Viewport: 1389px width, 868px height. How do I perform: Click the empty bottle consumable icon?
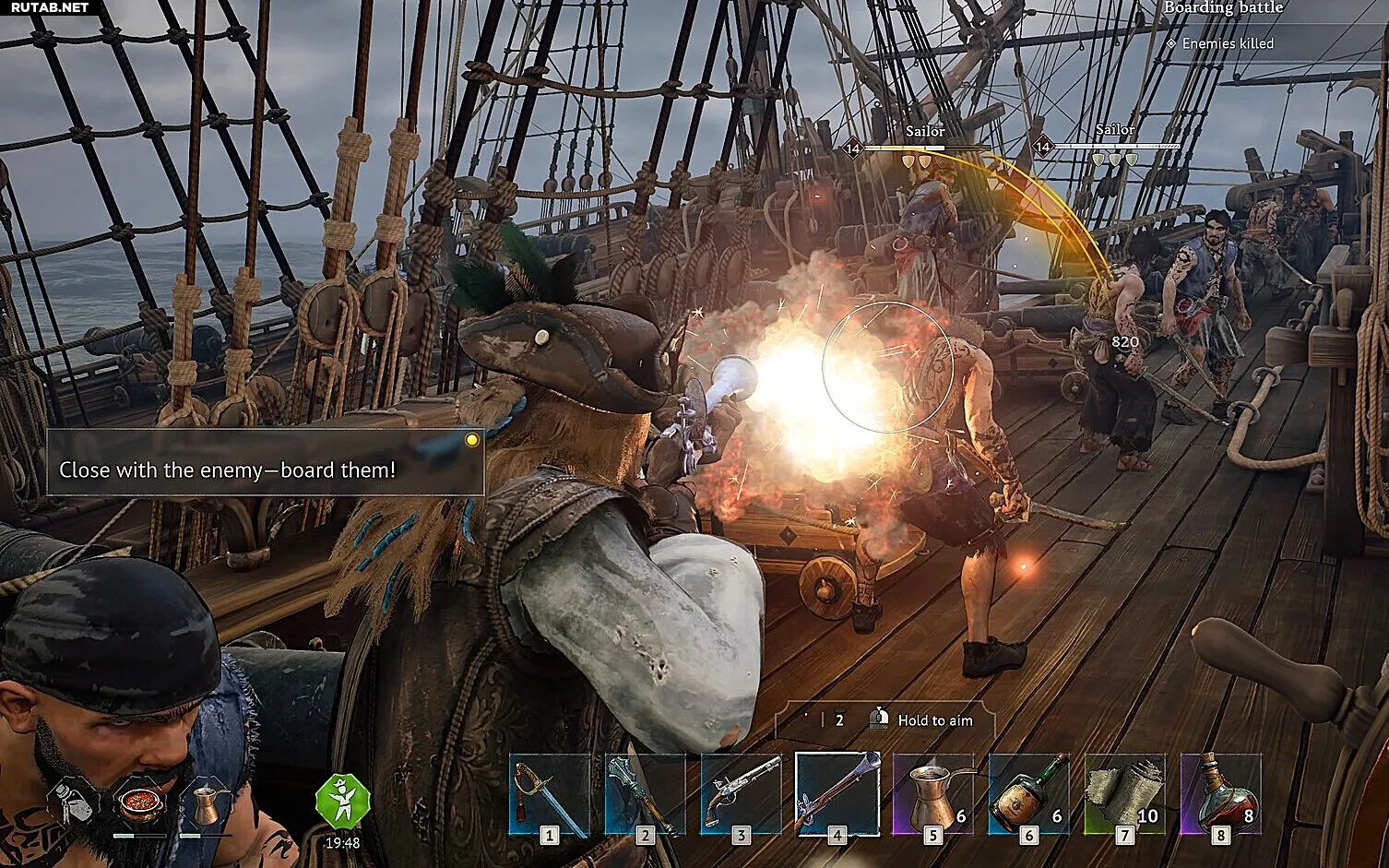click(x=73, y=803)
